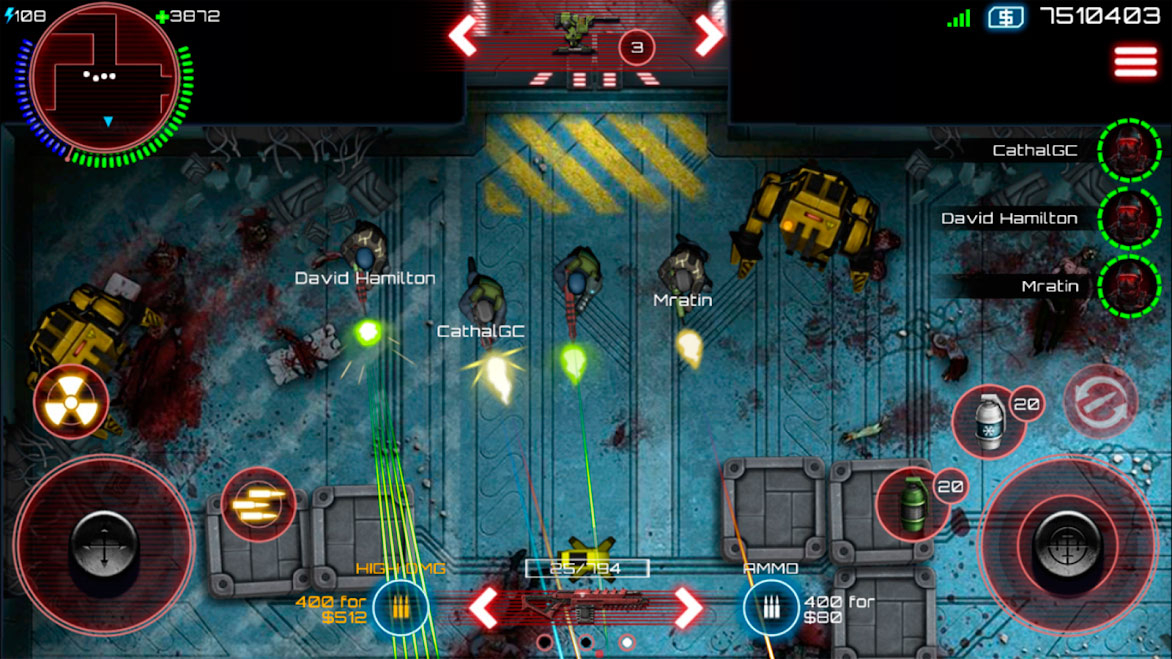Buy 400 standard ammo for $80
The width and height of the screenshot is (1172, 659).
tap(770, 607)
